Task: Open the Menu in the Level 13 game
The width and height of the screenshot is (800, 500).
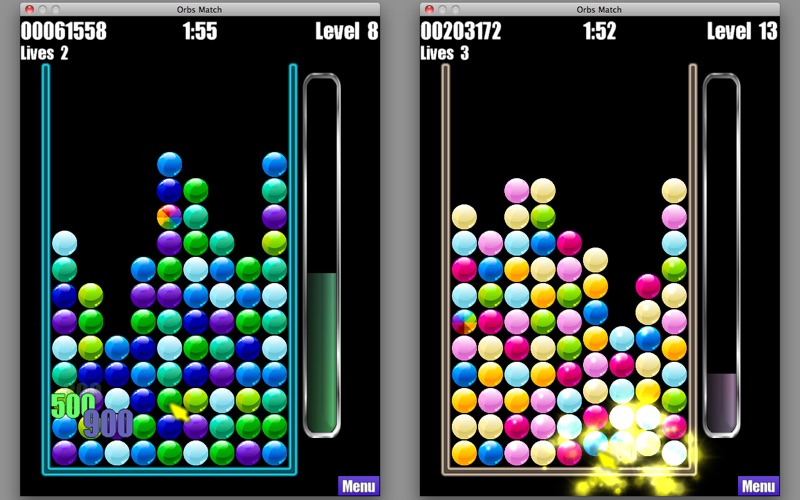Action: pos(758,487)
